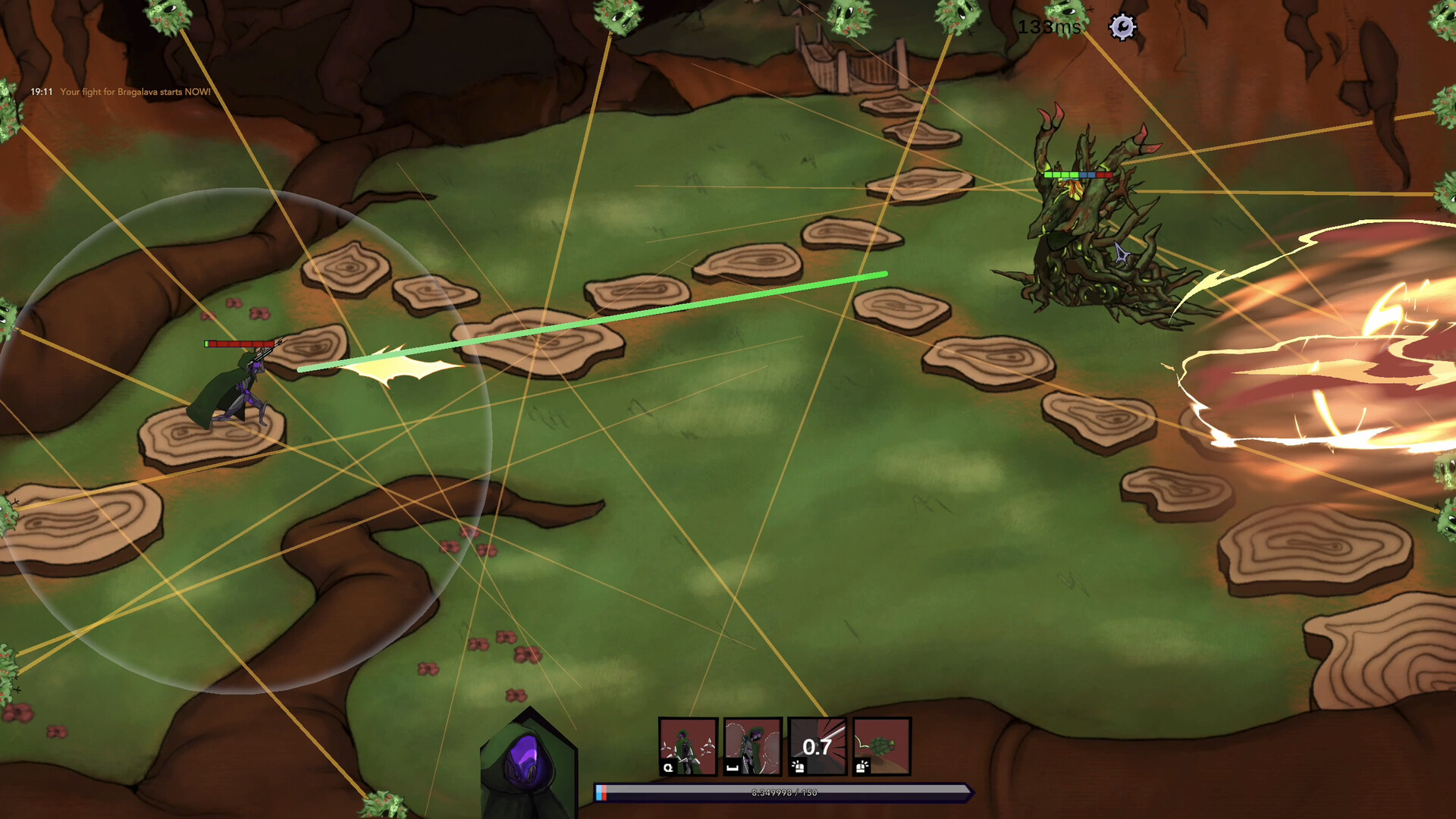Click the badge icon on the grenade ability slot
The width and height of the screenshot is (1456, 819).
point(861,767)
